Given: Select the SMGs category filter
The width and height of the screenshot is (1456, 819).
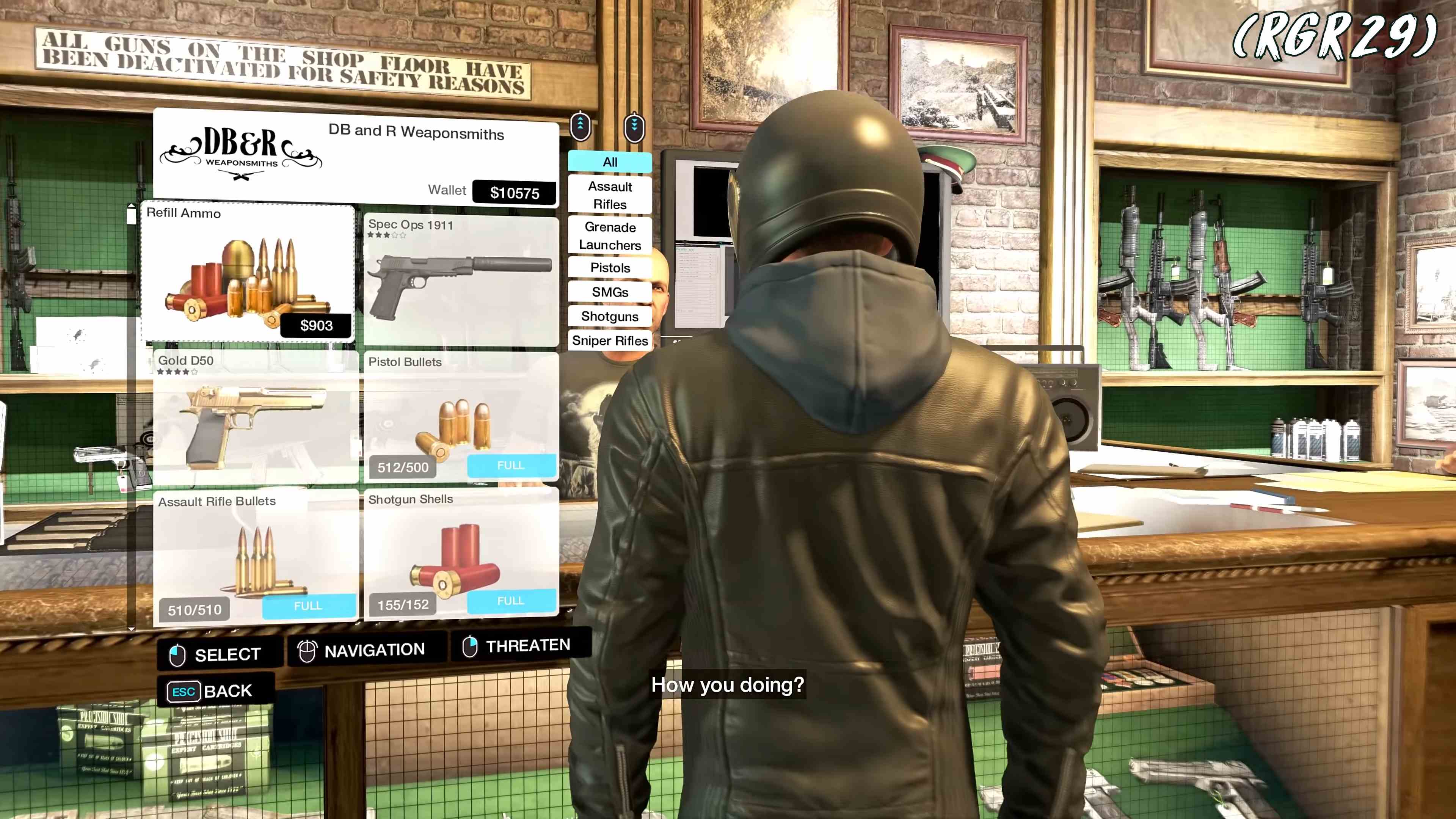Looking at the screenshot, I should tap(610, 292).
